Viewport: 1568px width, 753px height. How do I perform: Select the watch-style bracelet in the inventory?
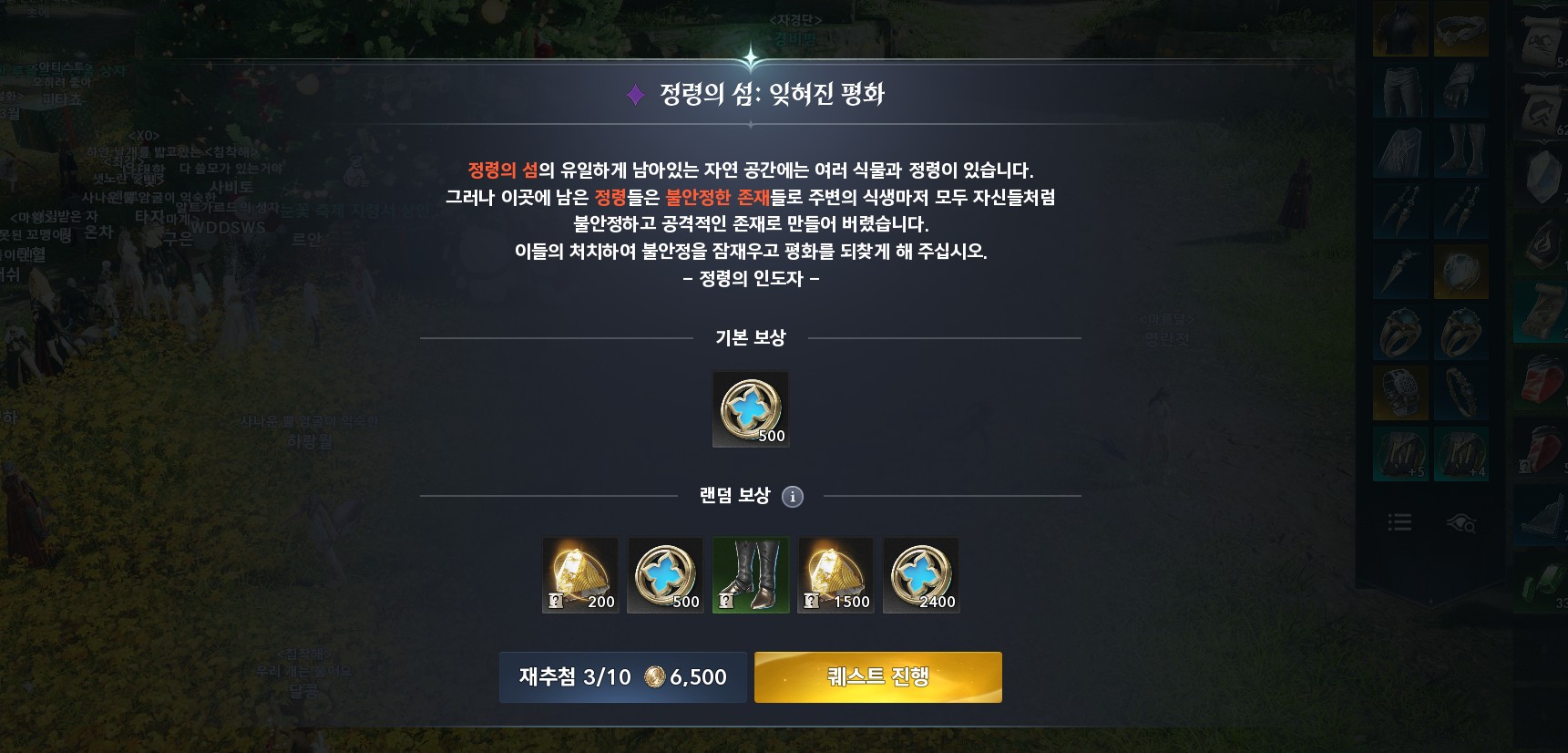coord(1400,392)
